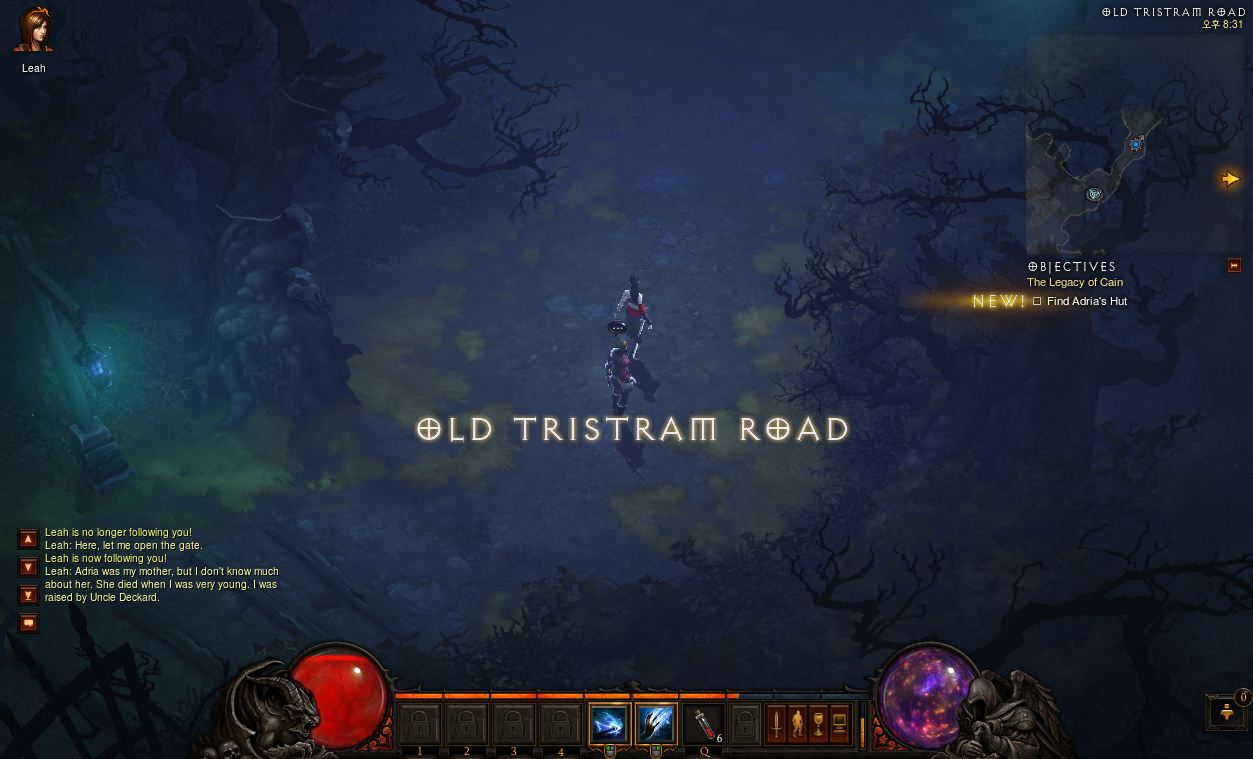
Task: Jump to the bottom of the chat log
Action: point(29,595)
